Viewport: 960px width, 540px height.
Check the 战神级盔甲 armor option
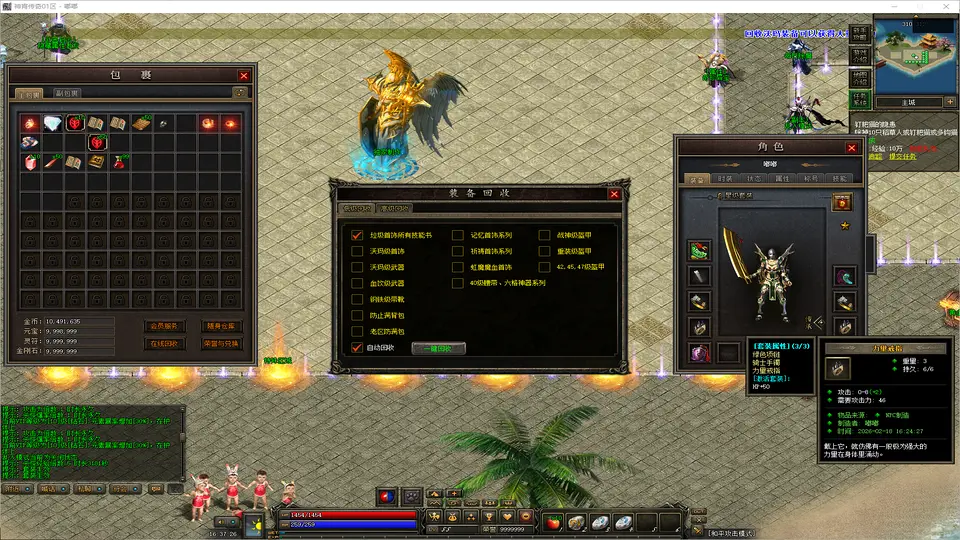pos(546,235)
